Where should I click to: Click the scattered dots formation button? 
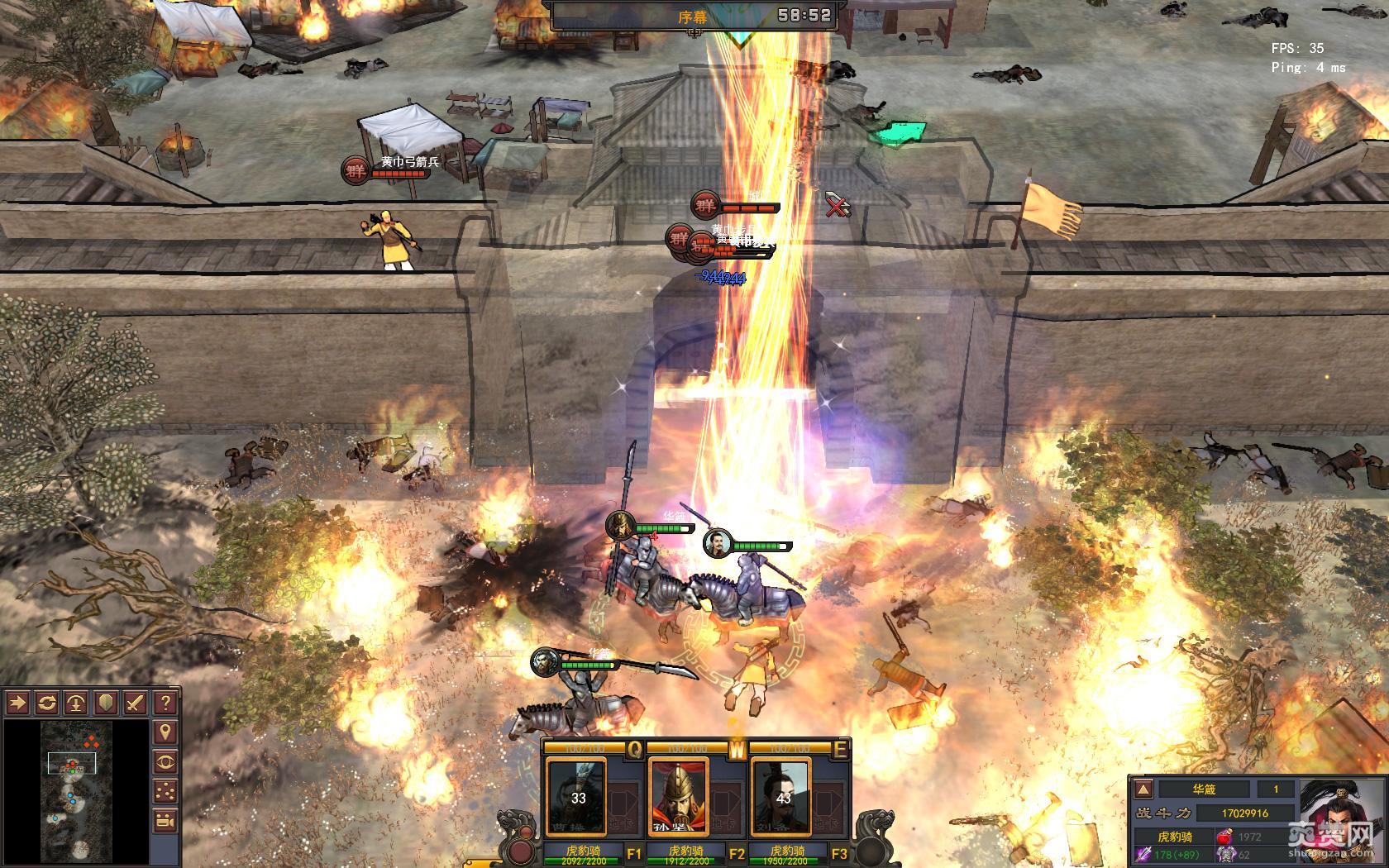pyautogui.click(x=165, y=791)
